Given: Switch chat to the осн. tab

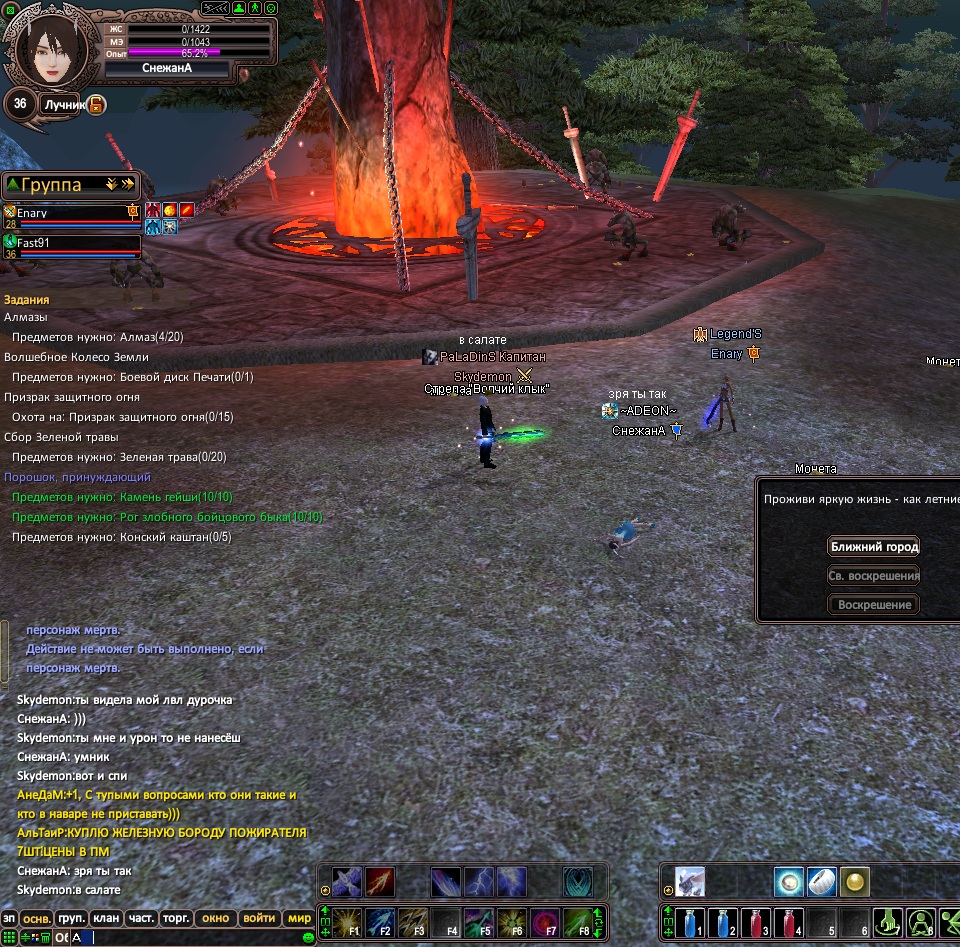Looking at the screenshot, I should coord(37,918).
